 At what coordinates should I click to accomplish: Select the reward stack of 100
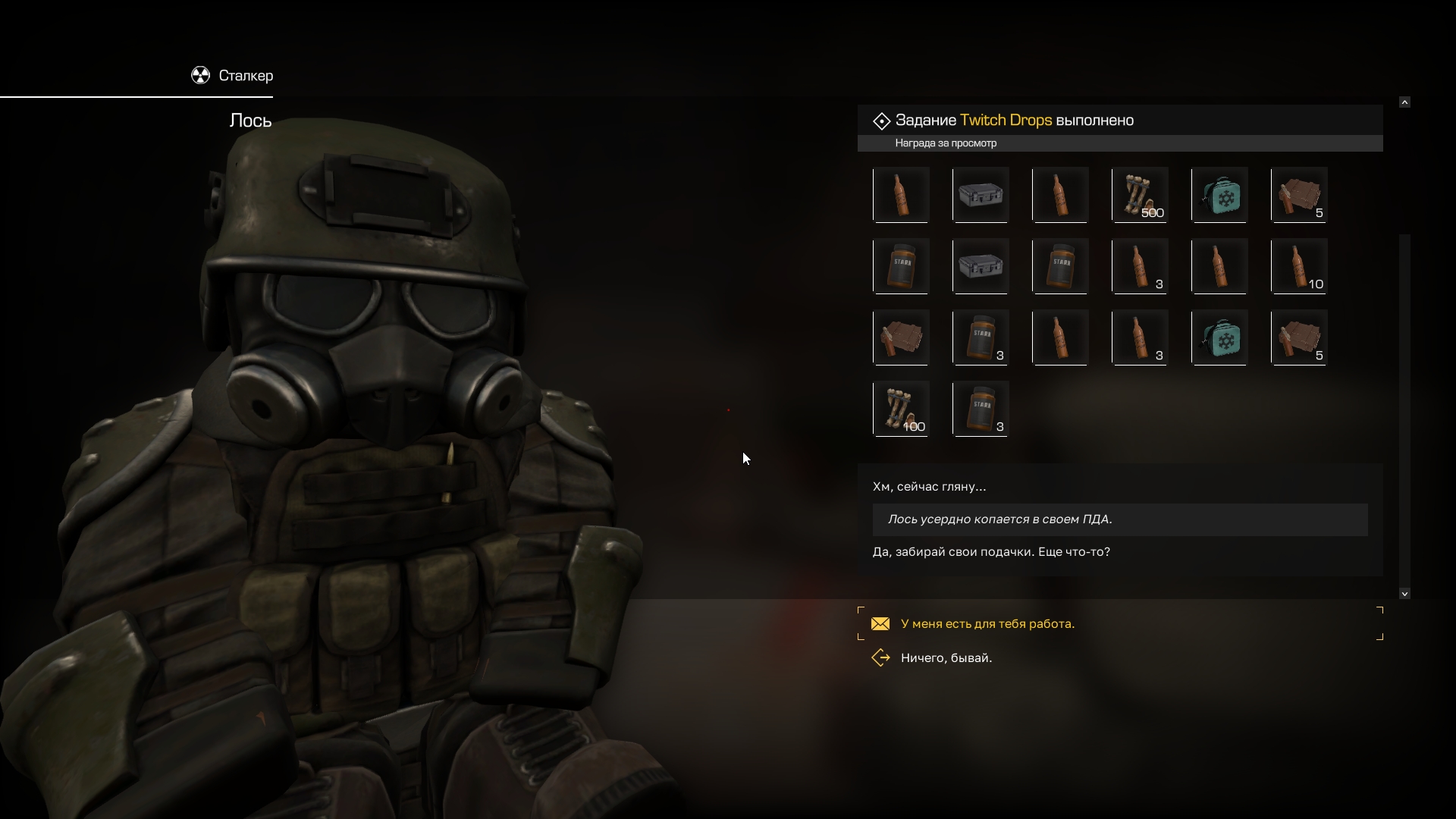901,409
